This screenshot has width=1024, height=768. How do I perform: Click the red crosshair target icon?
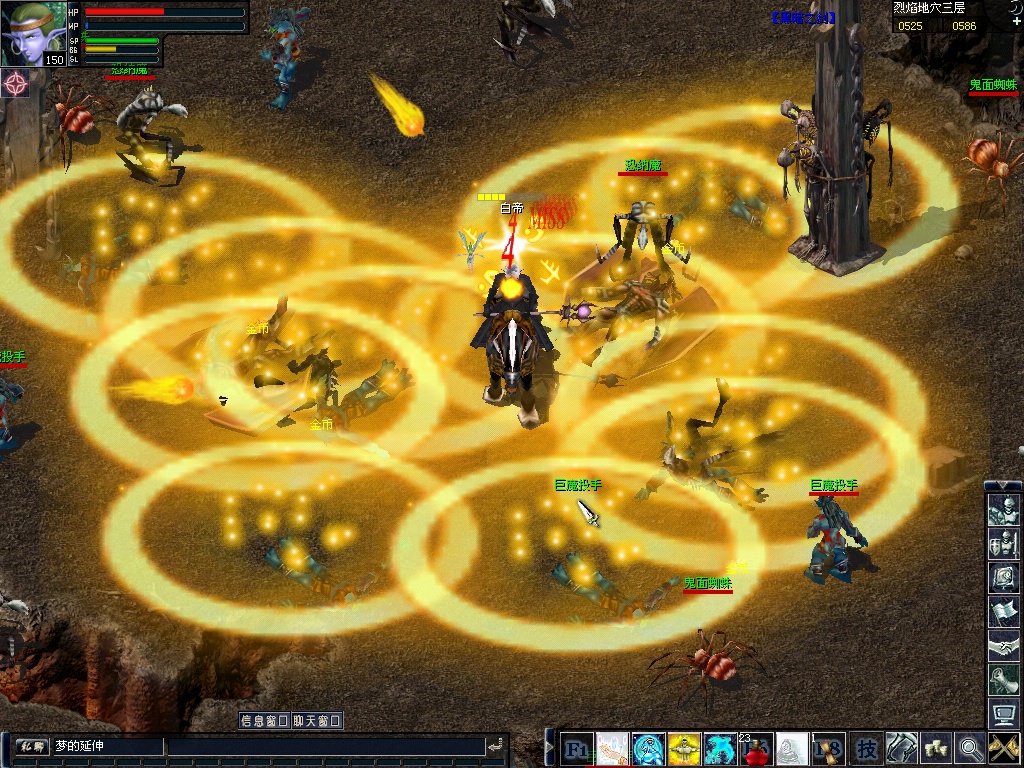pyautogui.click(x=16, y=84)
